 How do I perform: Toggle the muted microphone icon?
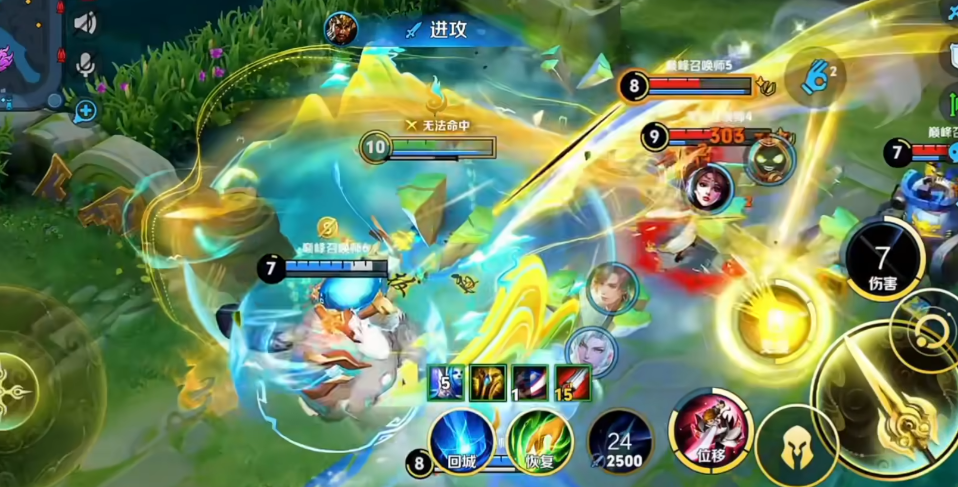pyautogui.click(x=85, y=64)
